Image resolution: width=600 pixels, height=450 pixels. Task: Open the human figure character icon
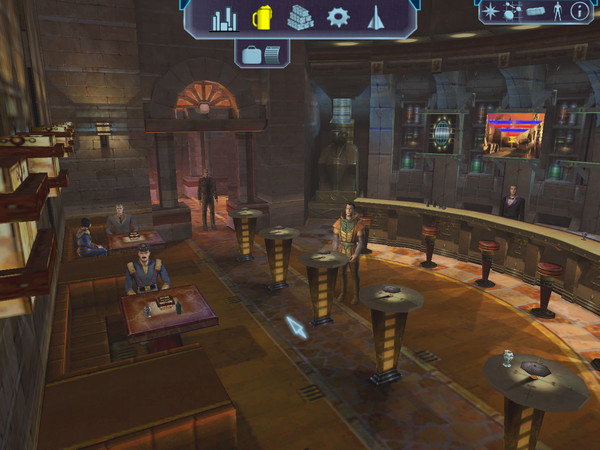558,11
